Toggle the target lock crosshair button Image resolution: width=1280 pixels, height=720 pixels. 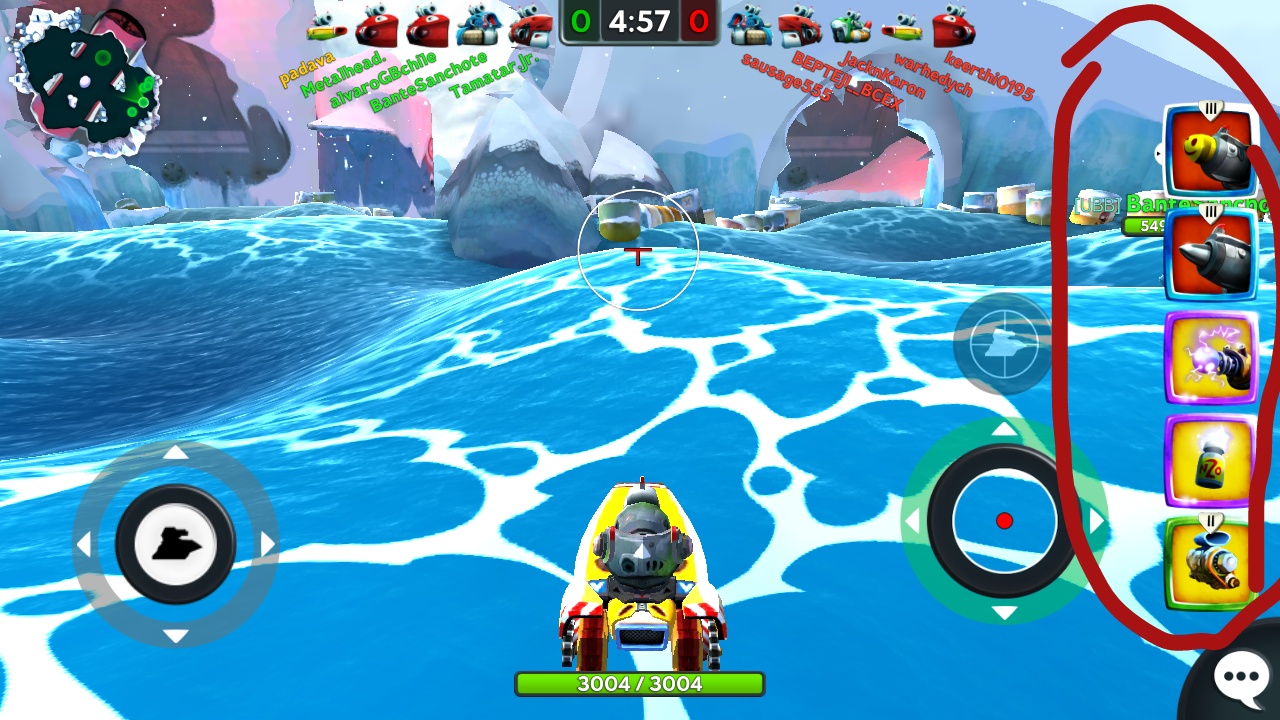pyautogui.click(x=1001, y=343)
